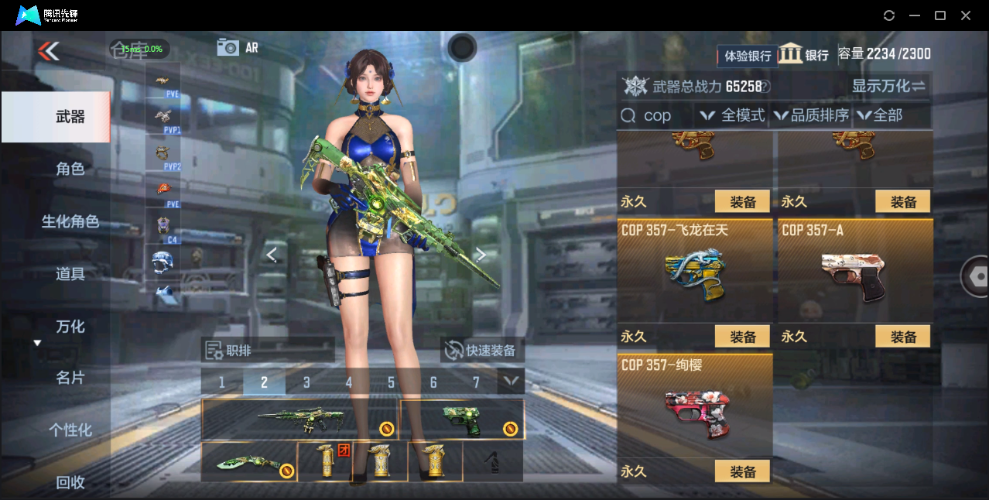
Task: Equip the COP 357-绚樱 pistol
Action: pyautogui.click(x=742, y=472)
